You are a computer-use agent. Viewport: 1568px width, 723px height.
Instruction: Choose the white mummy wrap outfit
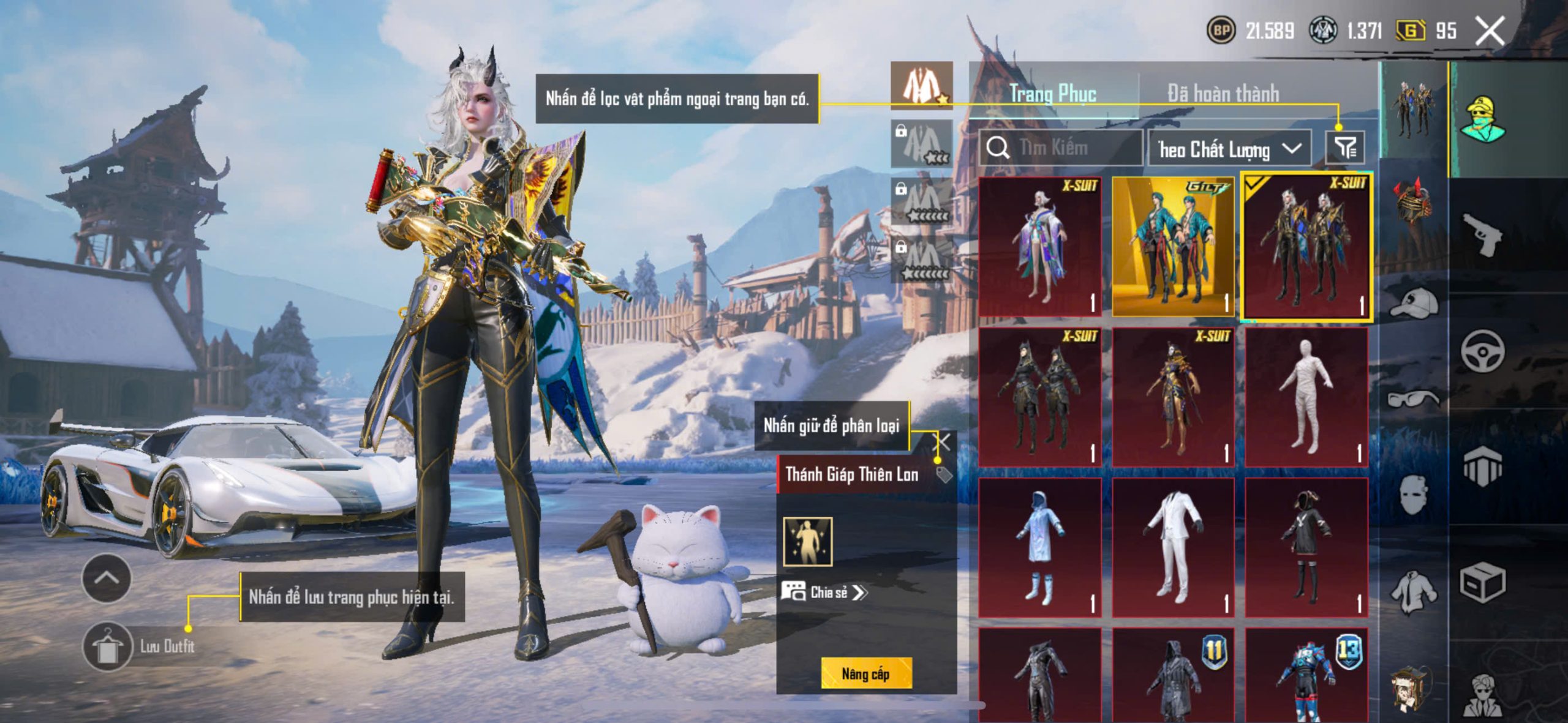(1306, 397)
